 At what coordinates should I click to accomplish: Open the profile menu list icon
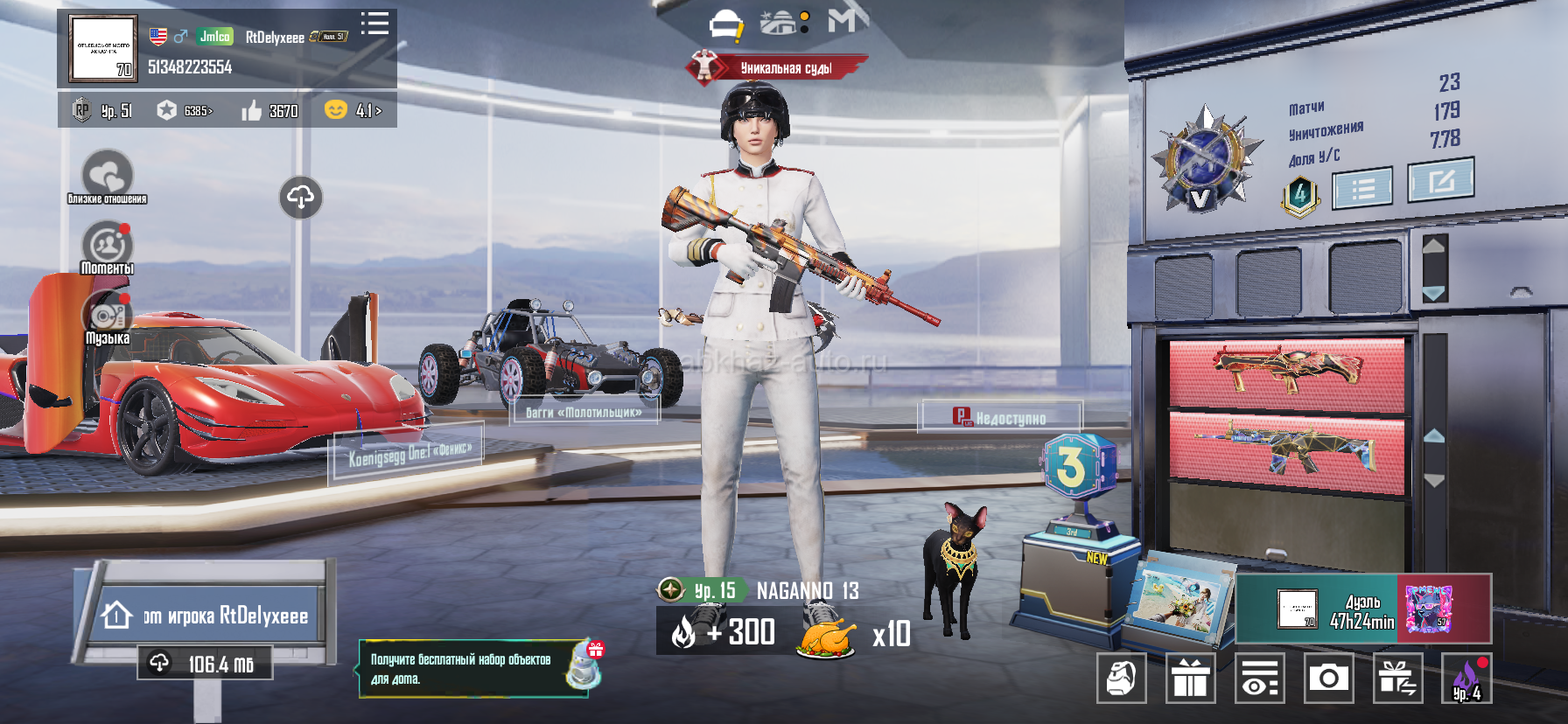pyautogui.click(x=374, y=24)
